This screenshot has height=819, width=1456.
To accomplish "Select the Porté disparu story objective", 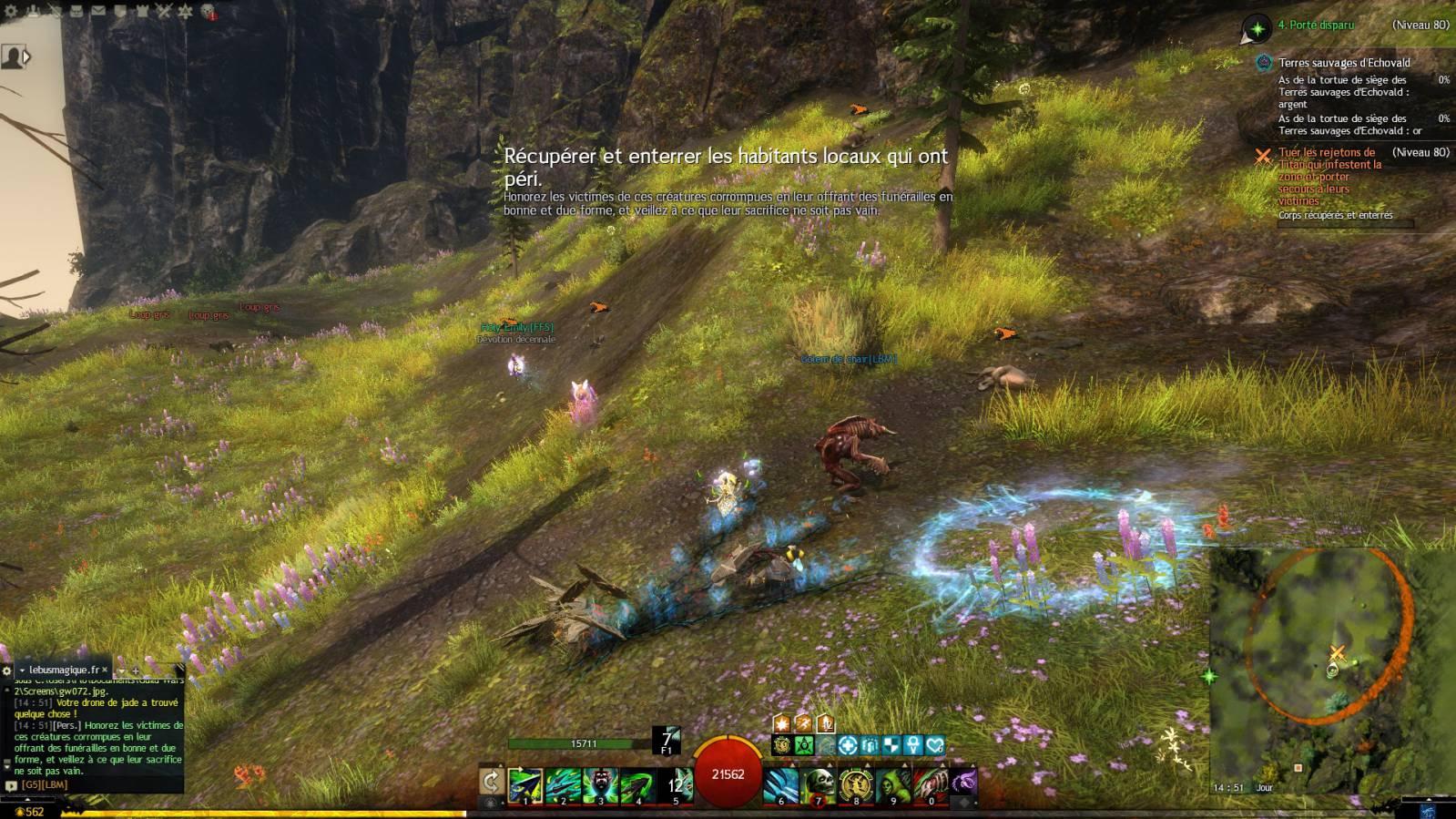I will pyautogui.click(x=1316, y=26).
